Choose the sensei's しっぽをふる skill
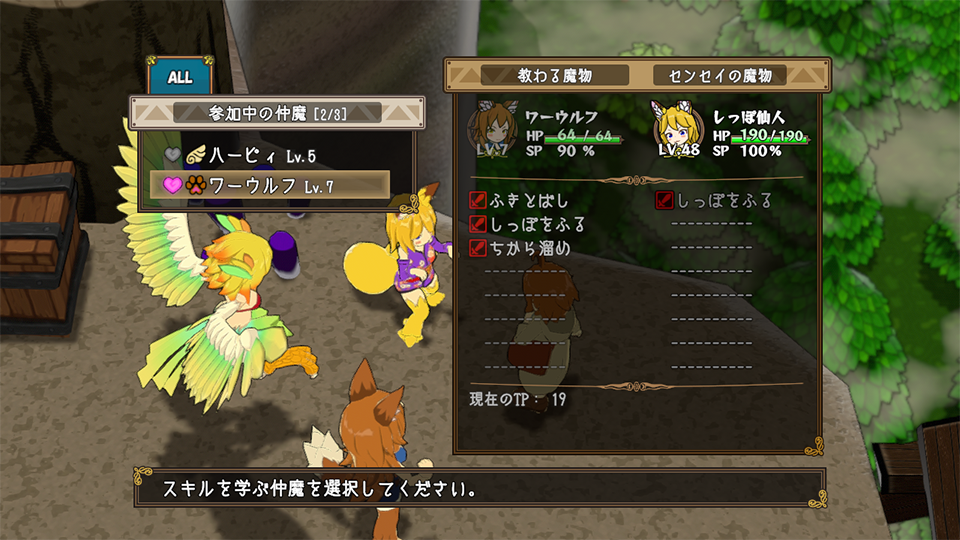Screen dimensions: 960x540 point(714,201)
